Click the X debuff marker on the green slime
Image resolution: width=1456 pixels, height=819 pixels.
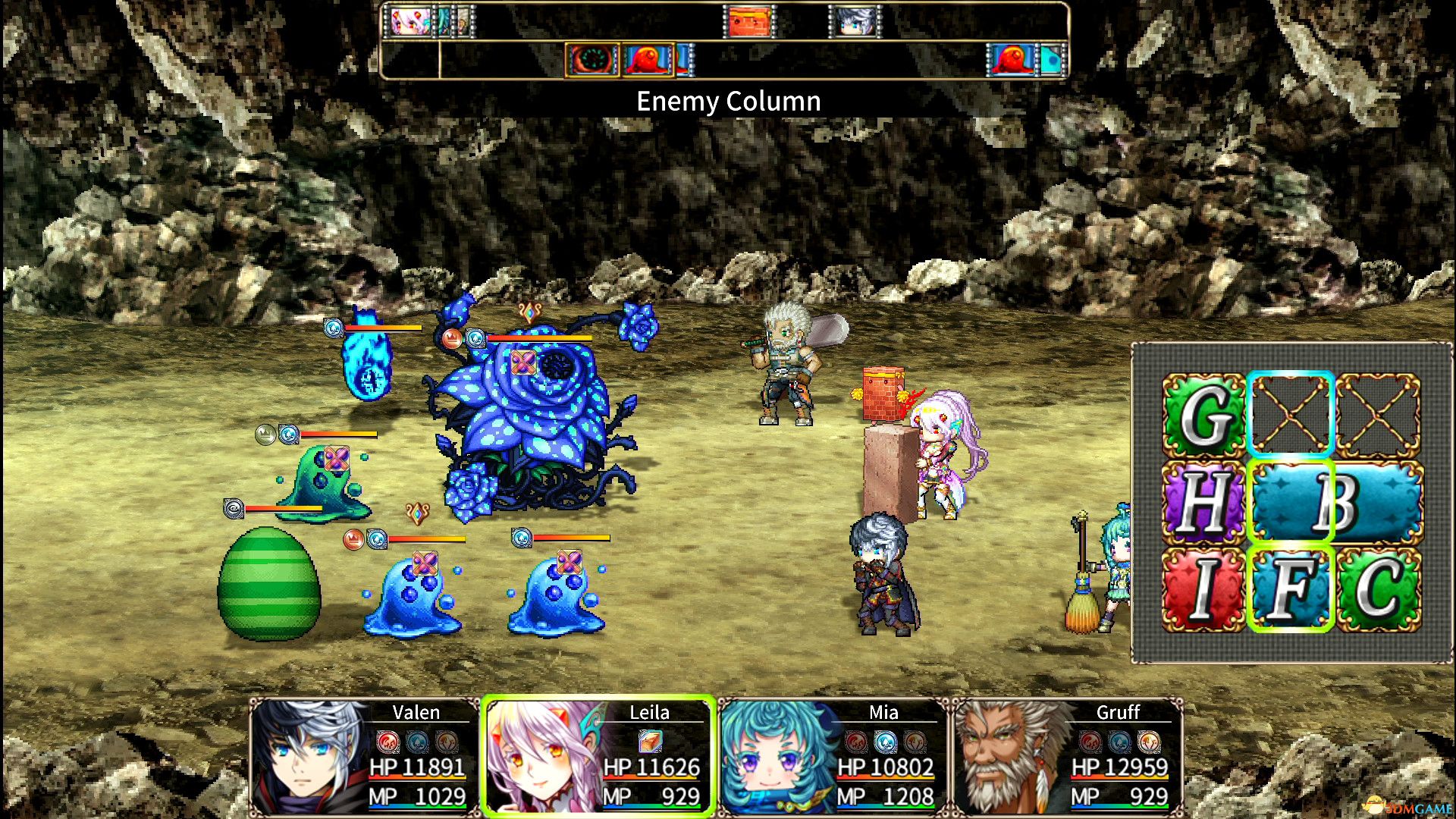[336, 460]
